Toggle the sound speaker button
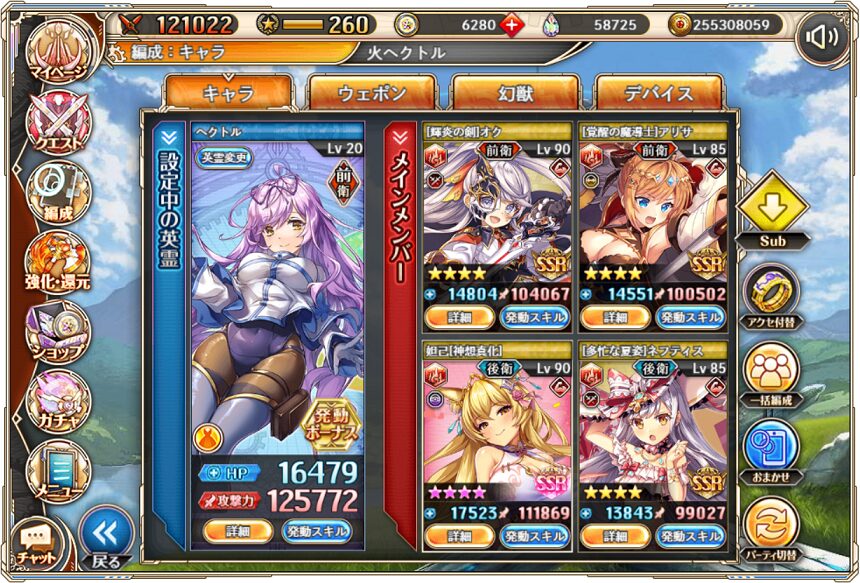This screenshot has height=583, width=860. point(822,38)
